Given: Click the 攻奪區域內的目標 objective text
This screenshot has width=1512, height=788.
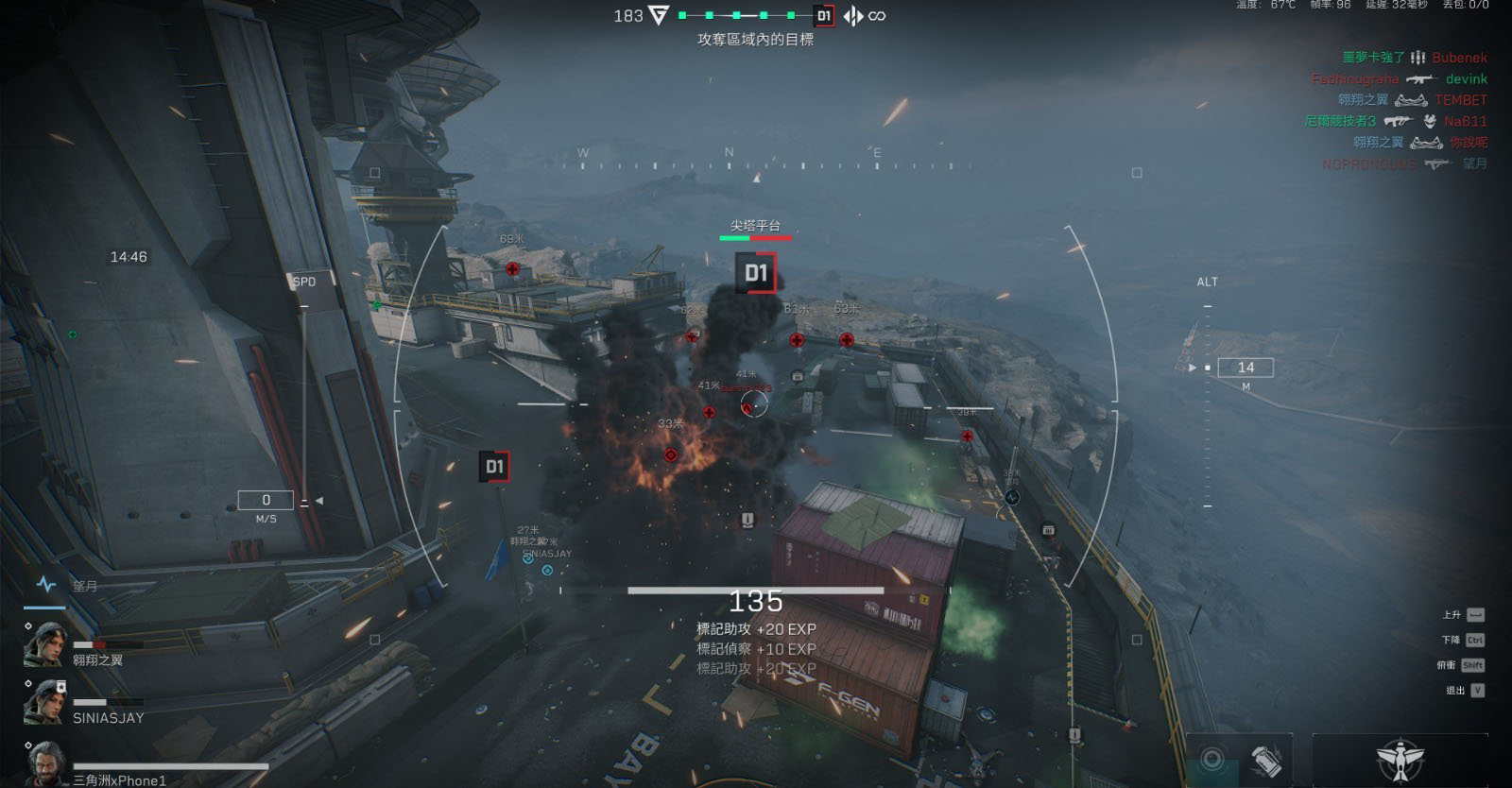Looking at the screenshot, I should (x=755, y=40).
